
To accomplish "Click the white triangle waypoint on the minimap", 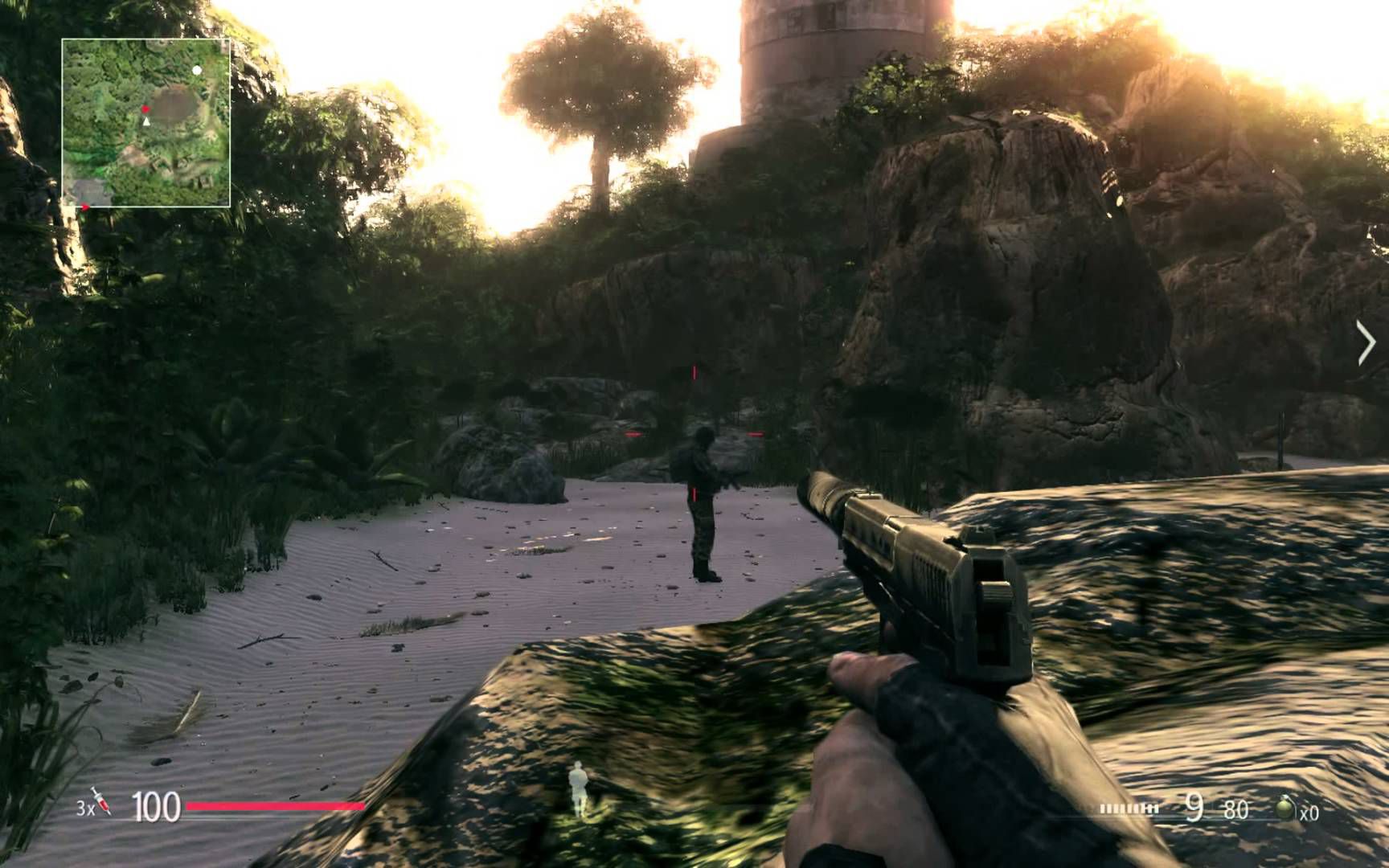I will (146, 122).
